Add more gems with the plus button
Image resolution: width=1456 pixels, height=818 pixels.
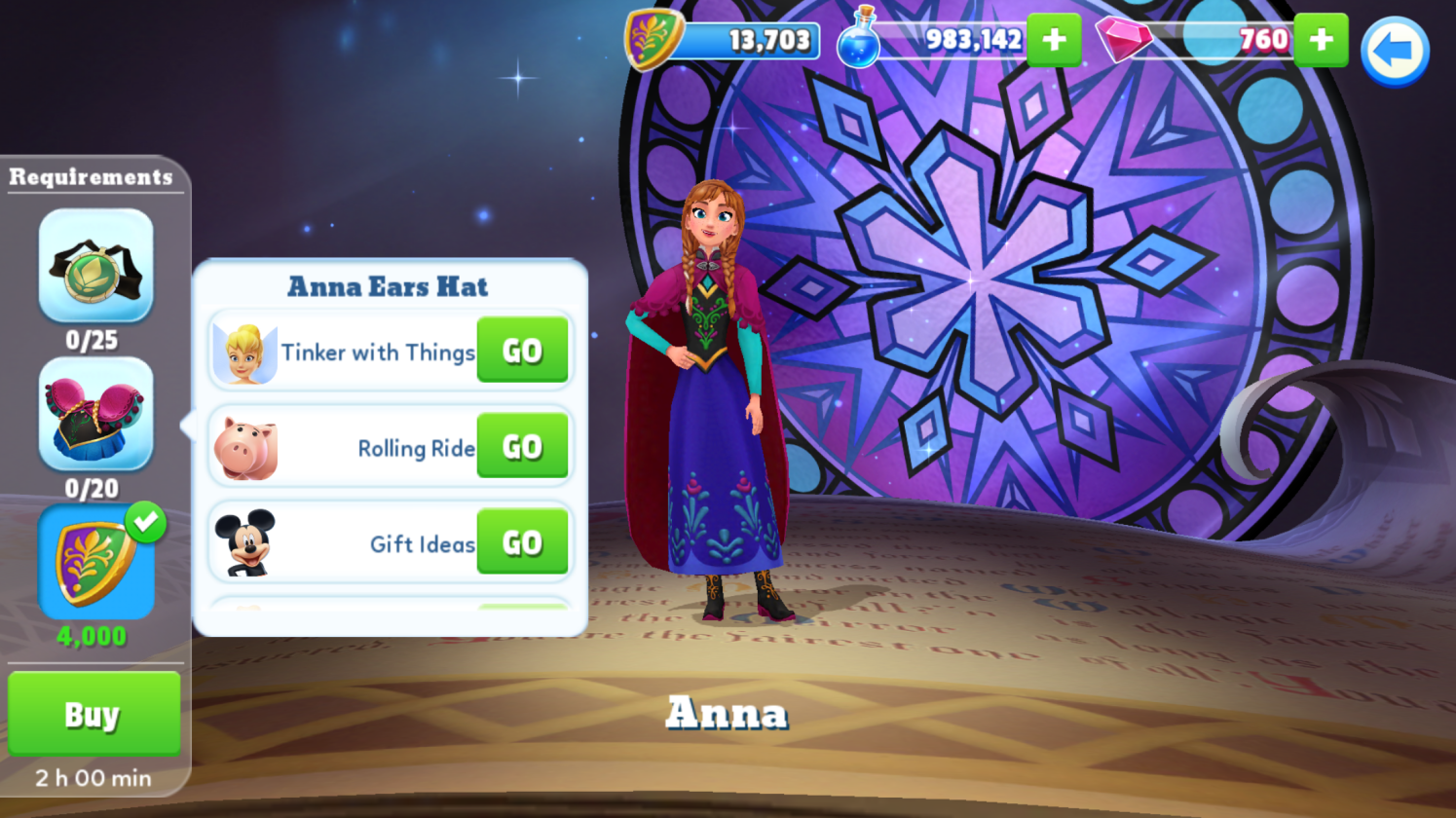pos(1321,40)
